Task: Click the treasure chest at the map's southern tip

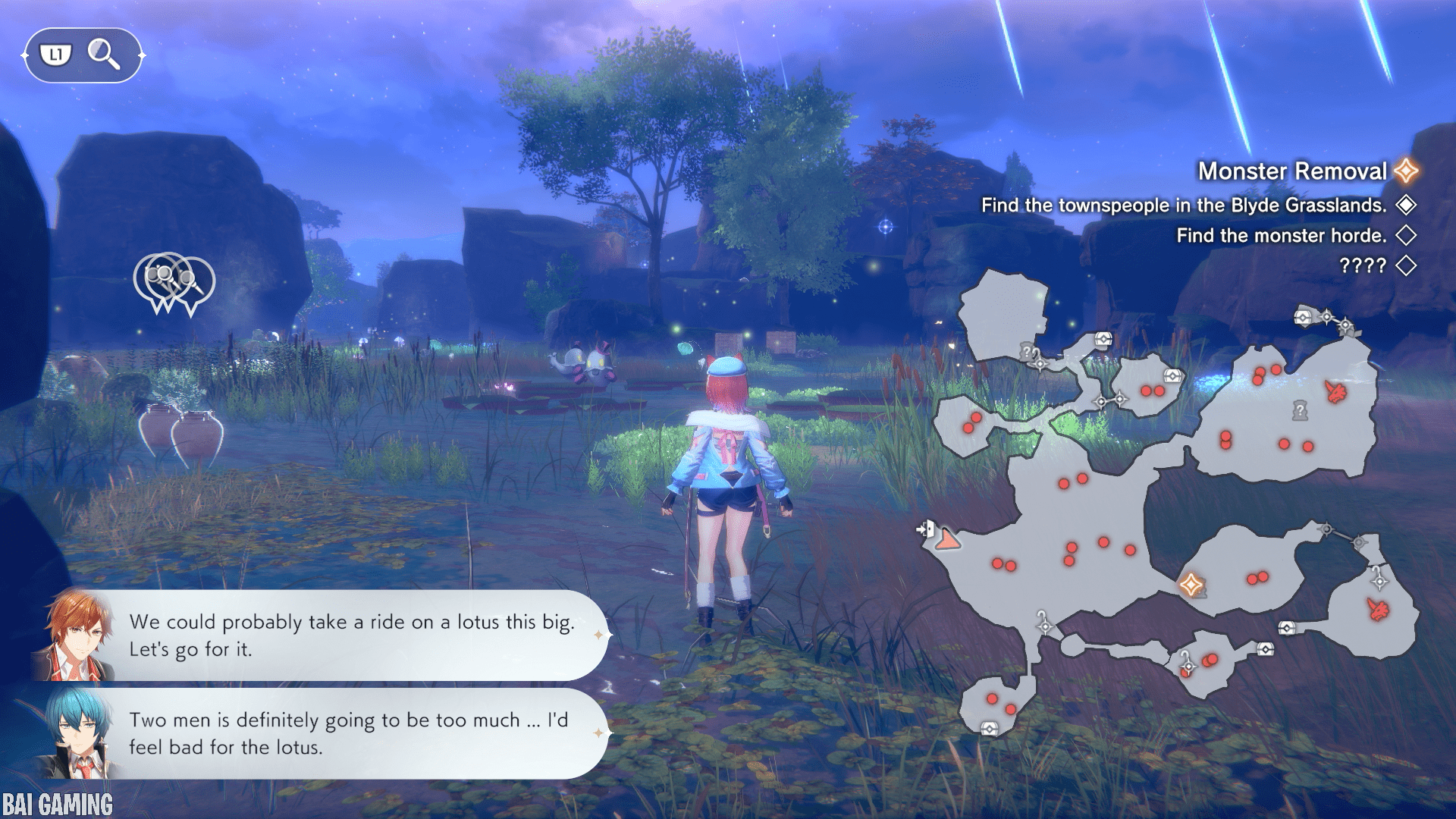Action: coord(989,729)
